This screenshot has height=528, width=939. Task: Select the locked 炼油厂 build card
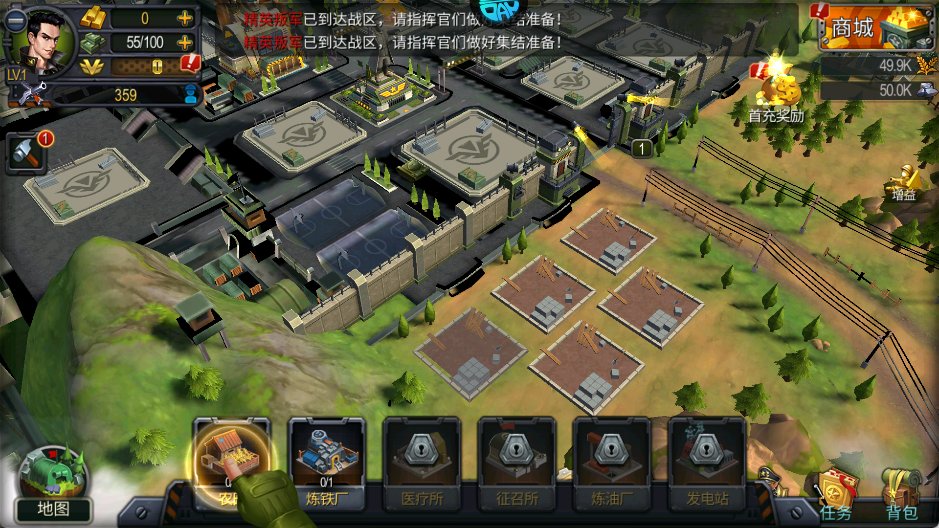coord(611,455)
